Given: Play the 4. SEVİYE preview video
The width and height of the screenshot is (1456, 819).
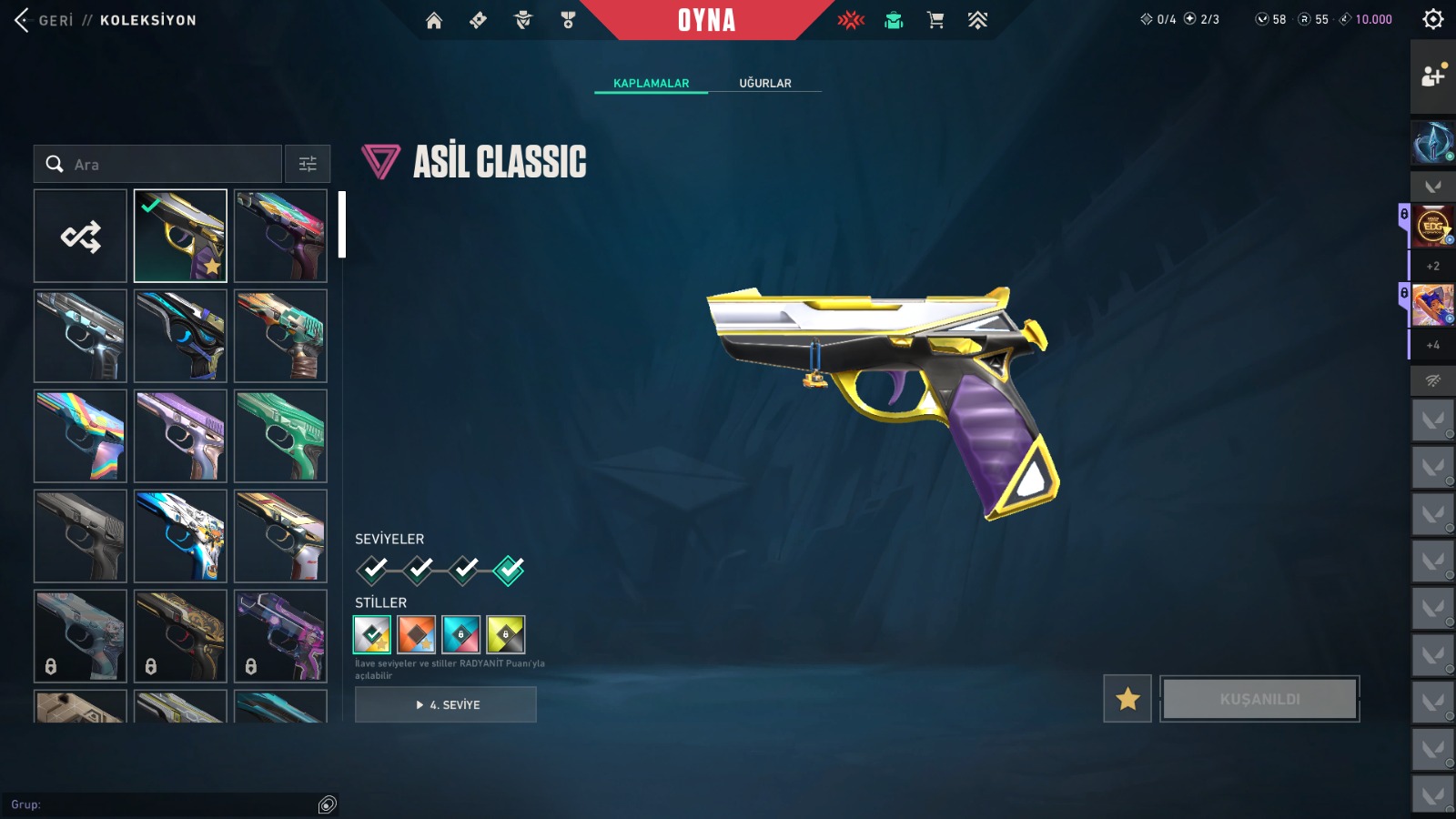Looking at the screenshot, I should (446, 704).
